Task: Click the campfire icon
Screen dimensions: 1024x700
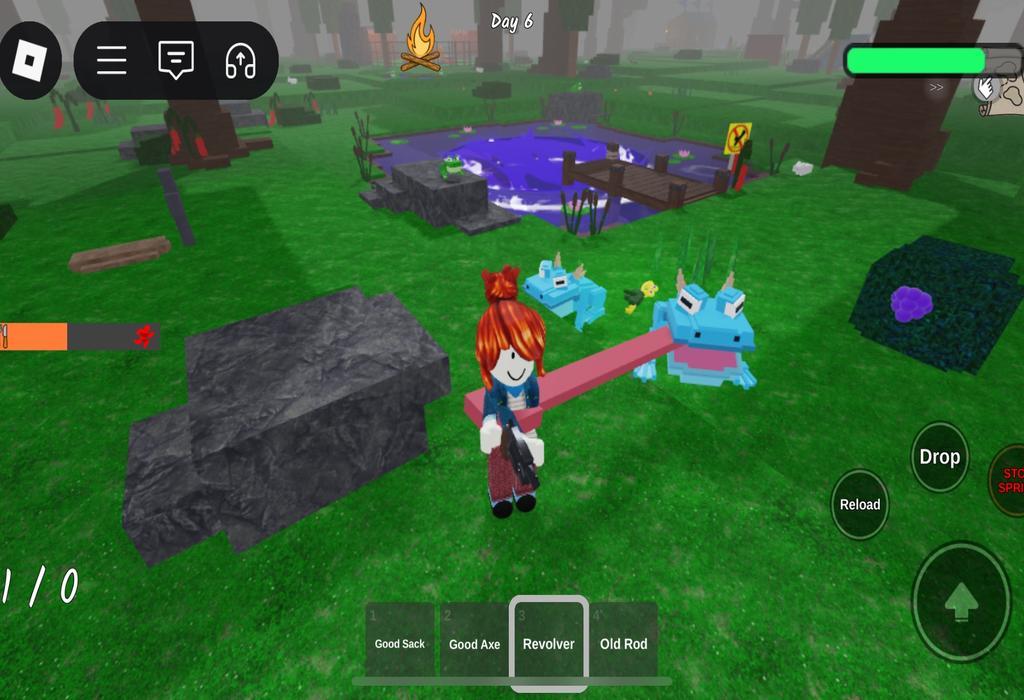Action: pos(421,40)
